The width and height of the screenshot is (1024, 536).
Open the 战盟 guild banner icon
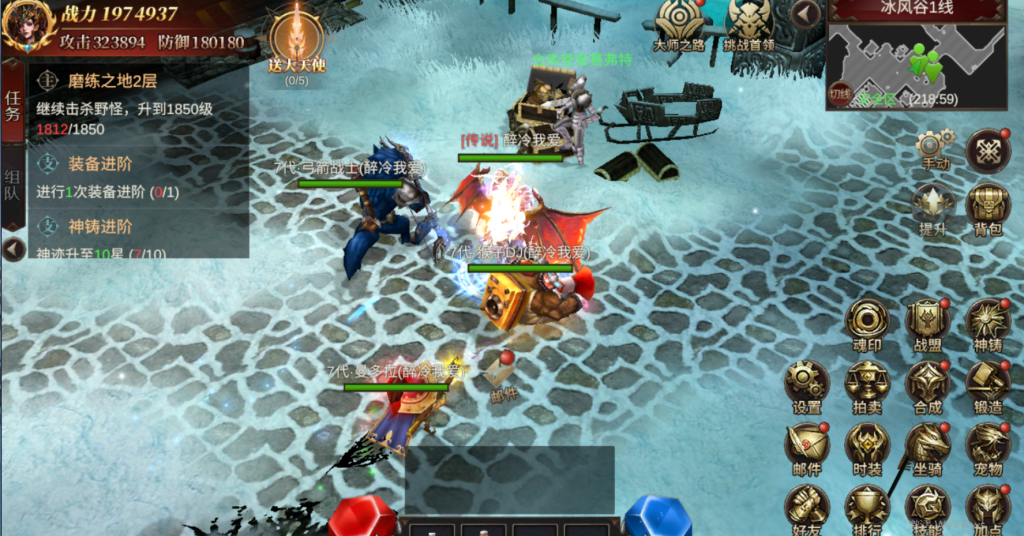927,323
